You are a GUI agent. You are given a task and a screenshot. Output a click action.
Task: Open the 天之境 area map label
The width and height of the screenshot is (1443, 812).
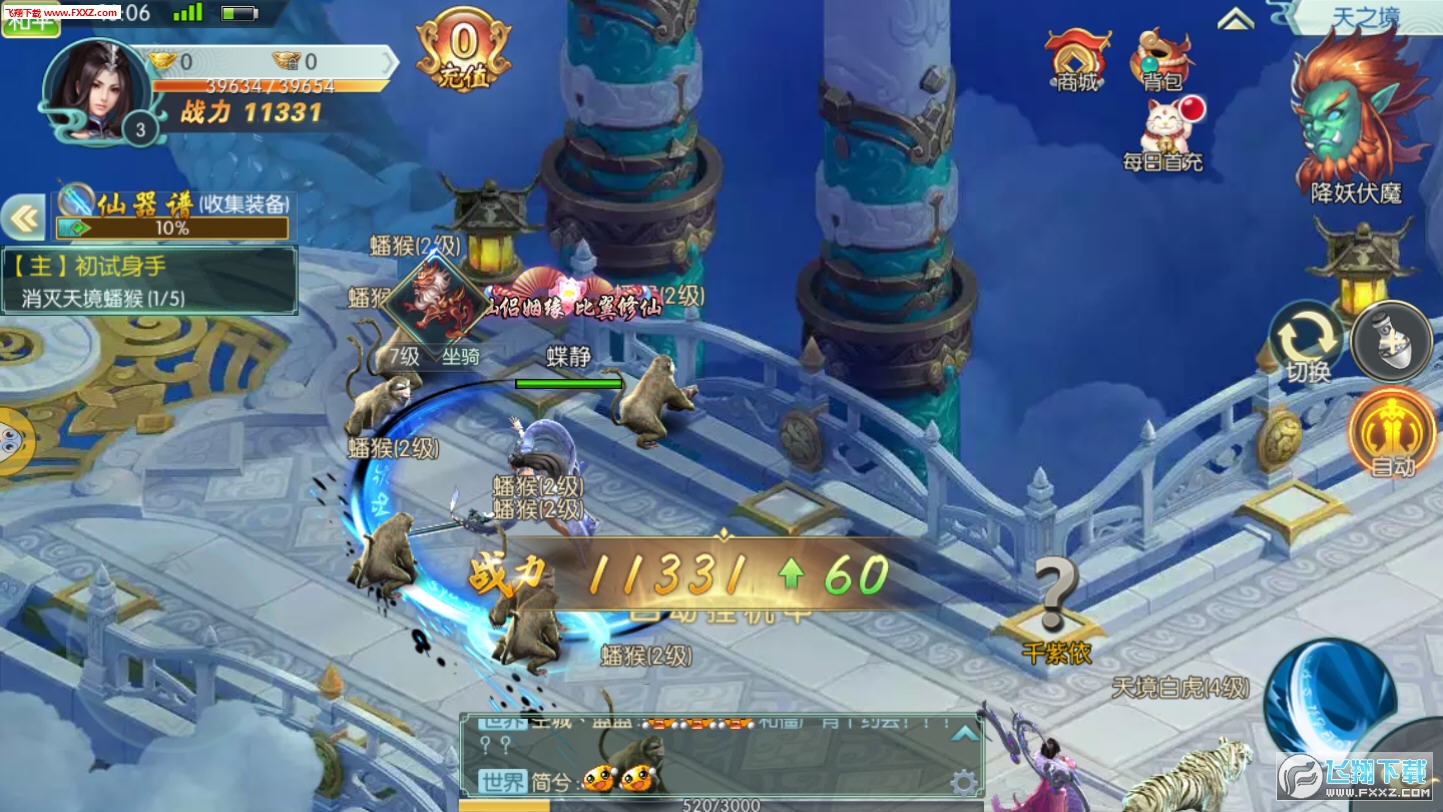pyautogui.click(x=1366, y=17)
